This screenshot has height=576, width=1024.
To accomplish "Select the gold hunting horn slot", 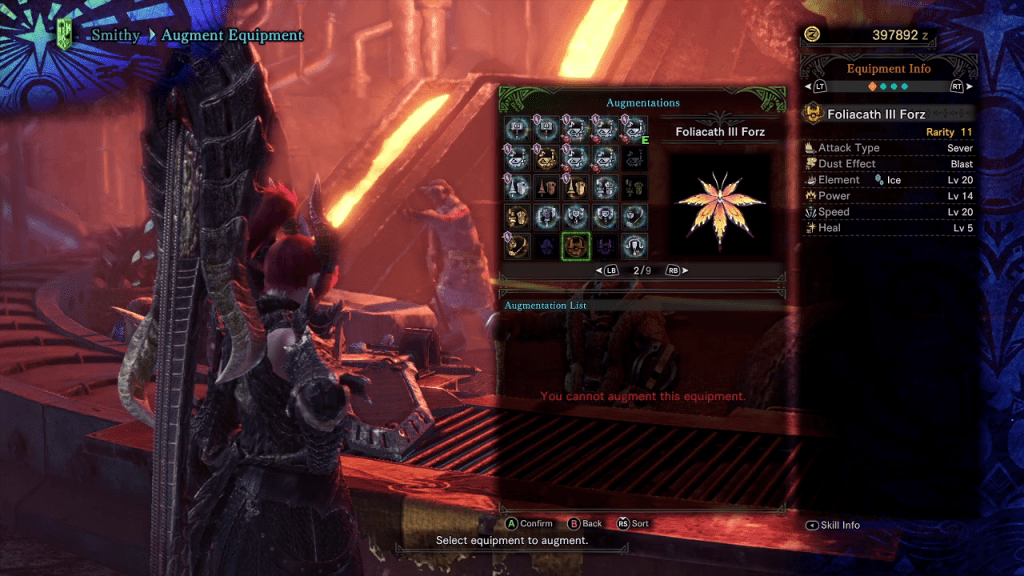I will pos(547,158).
